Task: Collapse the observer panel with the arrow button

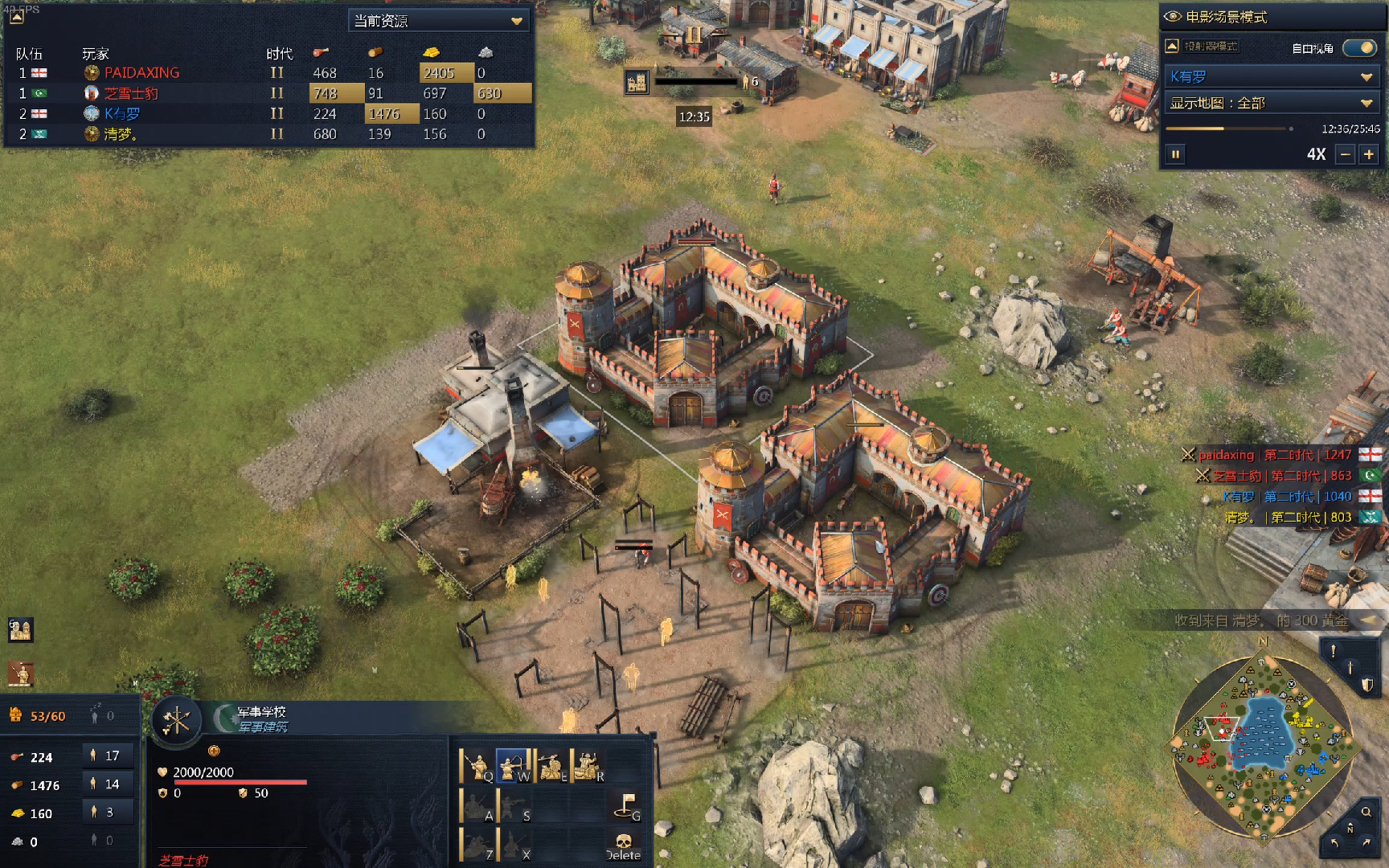Action: 1171,46
